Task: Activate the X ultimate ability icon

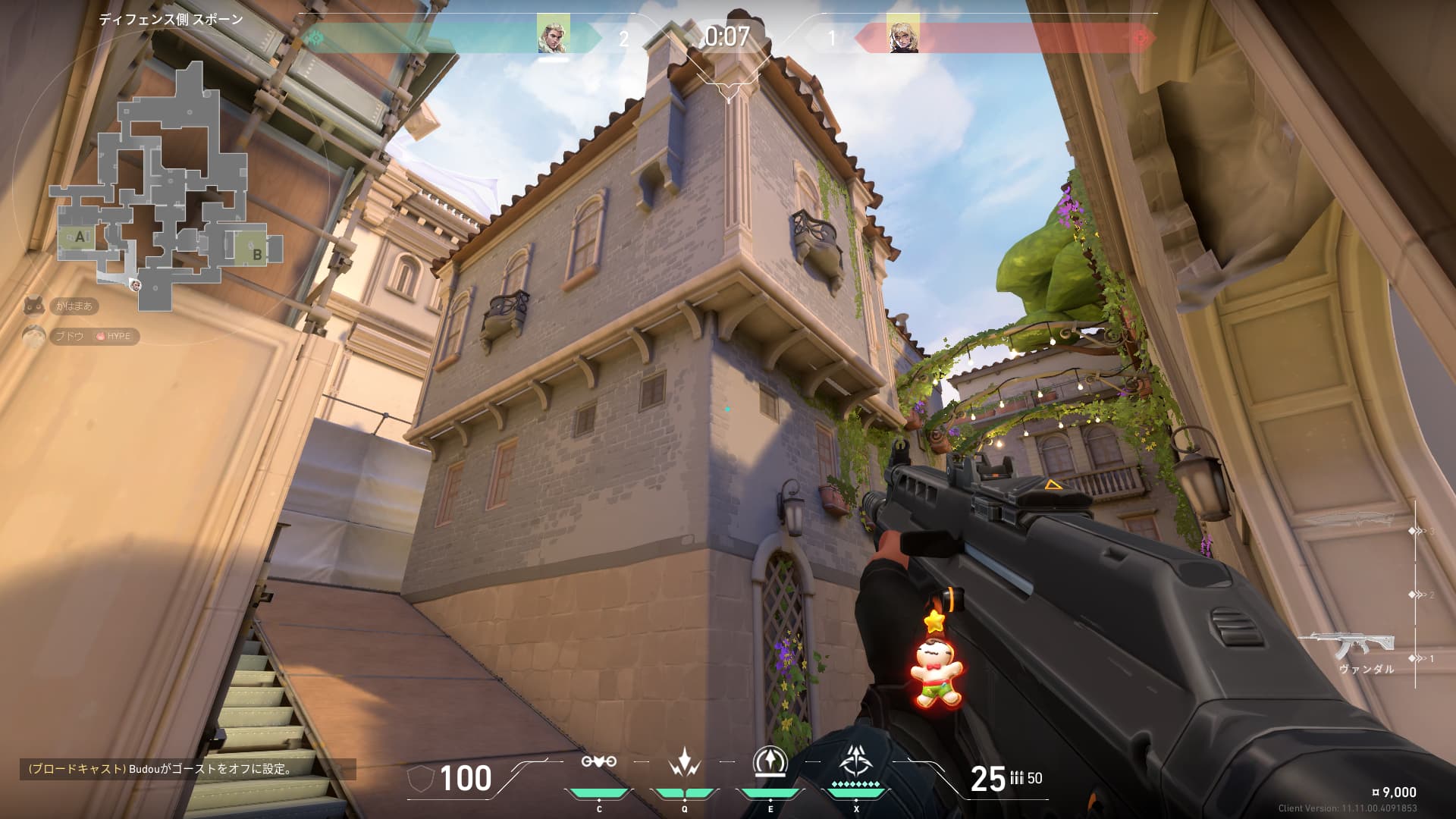Action: (856, 761)
